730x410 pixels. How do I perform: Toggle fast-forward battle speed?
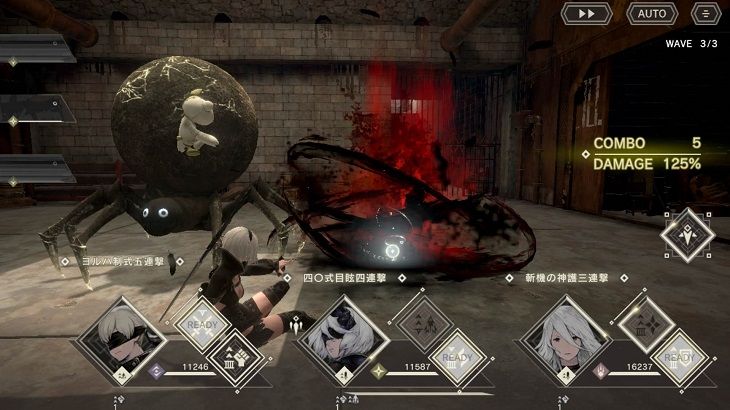[x=586, y=14]
